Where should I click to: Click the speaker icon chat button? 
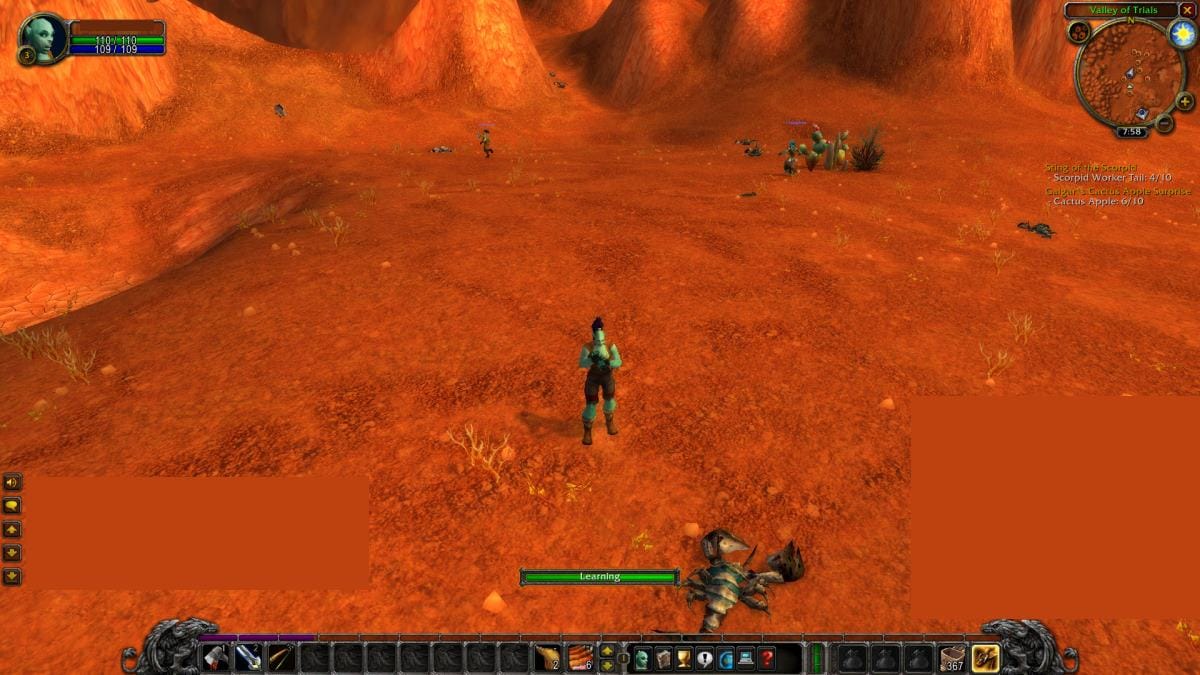(x=12, y=482)
